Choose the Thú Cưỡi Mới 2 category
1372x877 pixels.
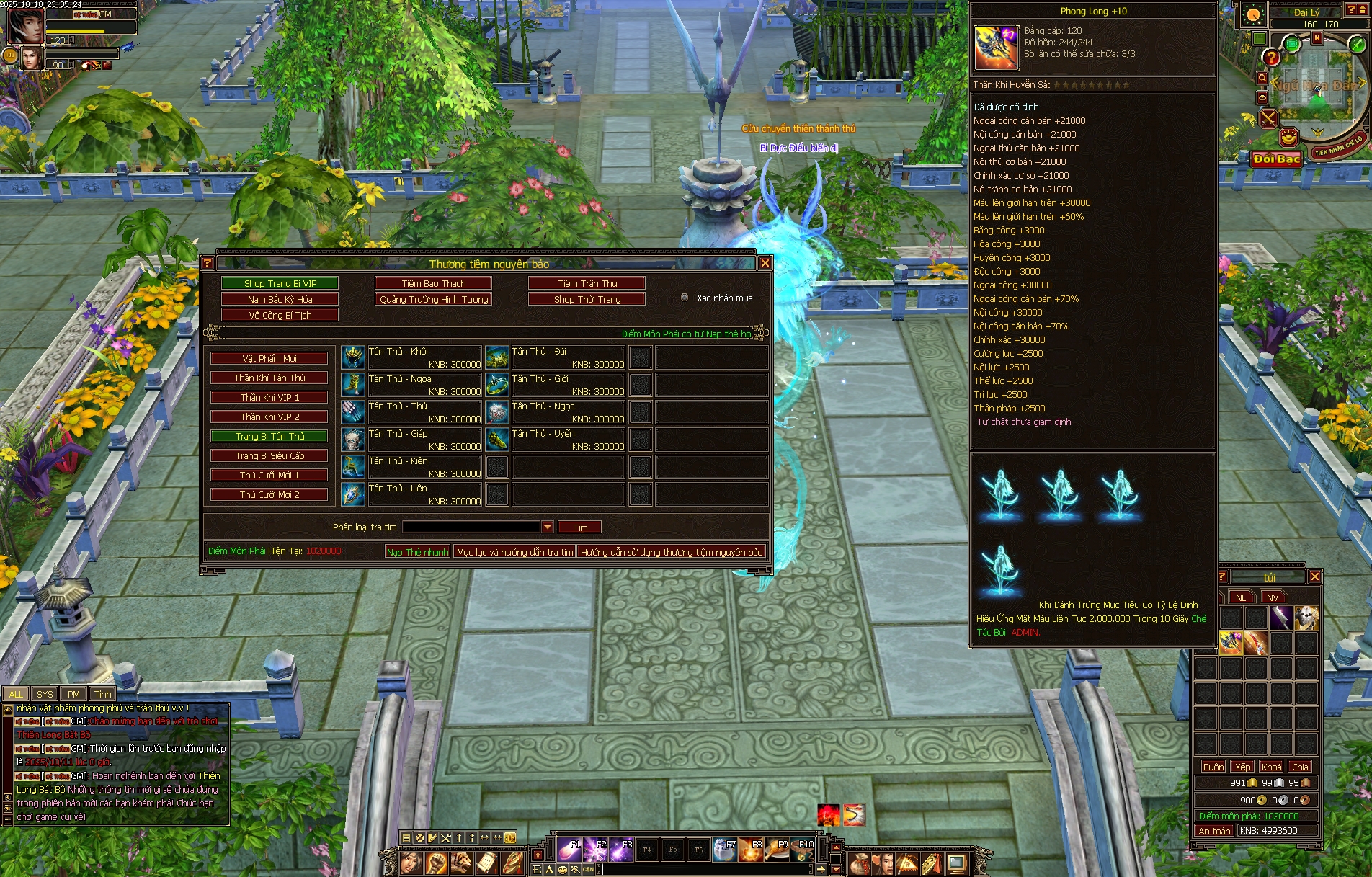tap(269, 494)
